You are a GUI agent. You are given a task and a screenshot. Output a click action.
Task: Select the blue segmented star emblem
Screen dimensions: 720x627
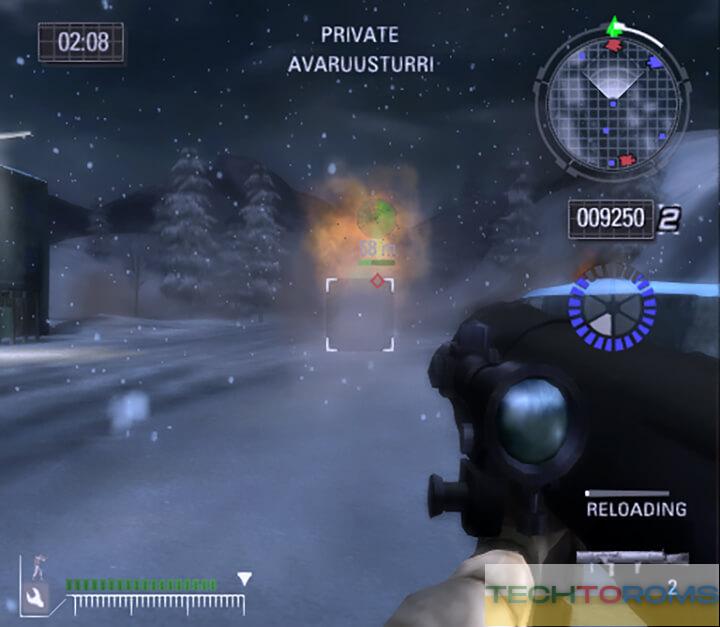click(x=610, y=311)
